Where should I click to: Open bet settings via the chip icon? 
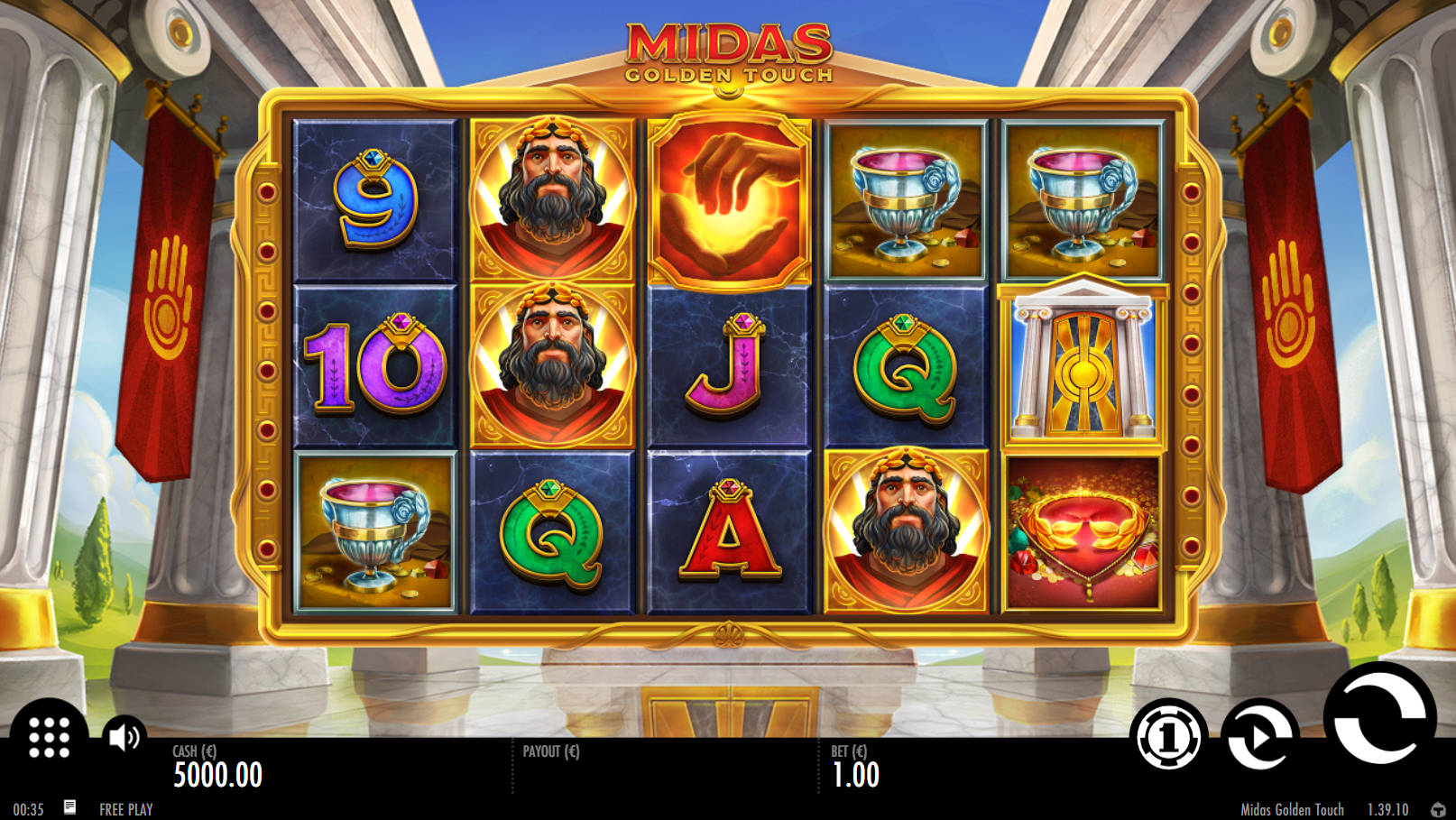[x=1169, y=737]
